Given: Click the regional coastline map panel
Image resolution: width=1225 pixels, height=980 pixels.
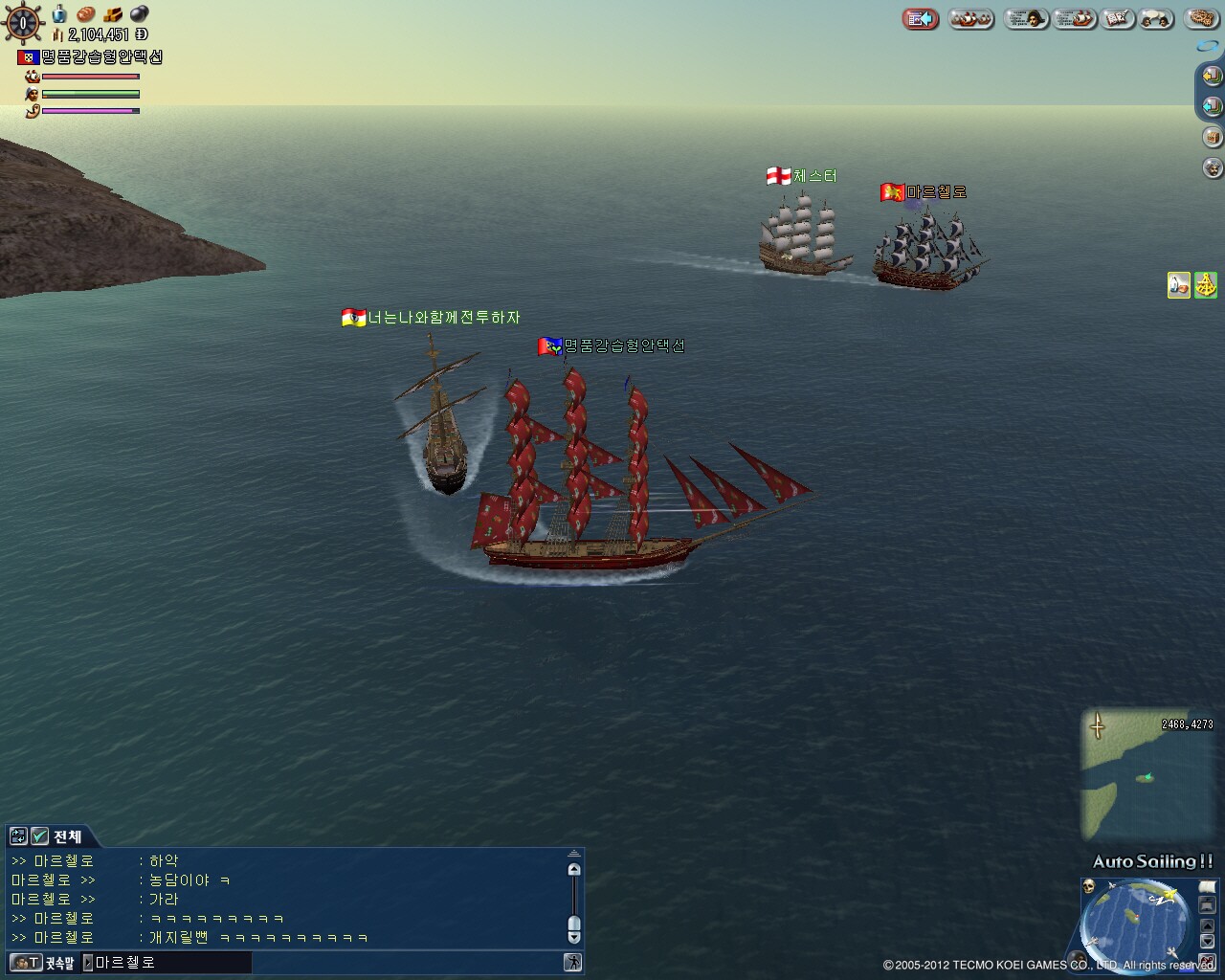Looking at the screenshot, I should 1147,775.
